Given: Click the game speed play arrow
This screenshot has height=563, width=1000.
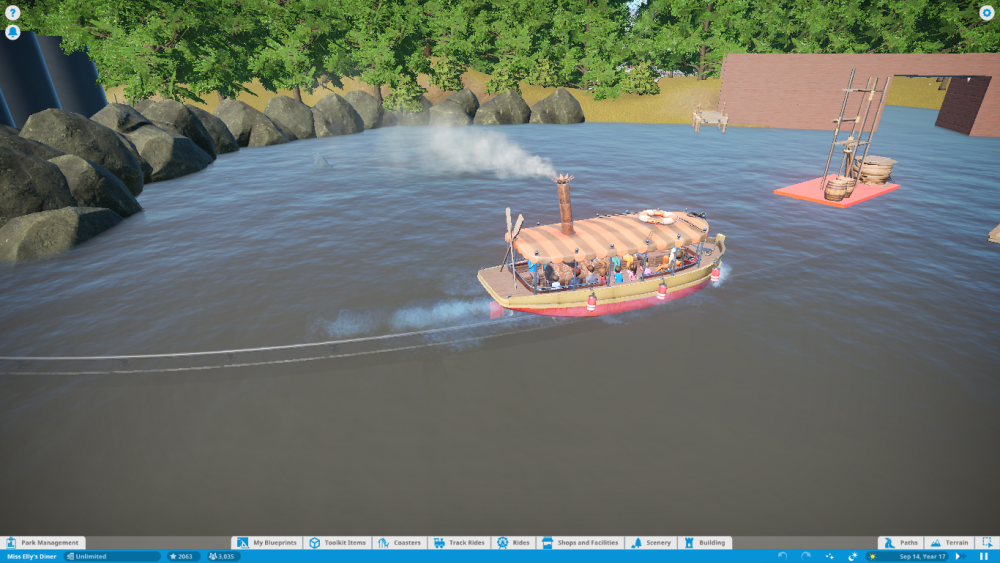Looking at the screenshot, I should coord(958,556).
